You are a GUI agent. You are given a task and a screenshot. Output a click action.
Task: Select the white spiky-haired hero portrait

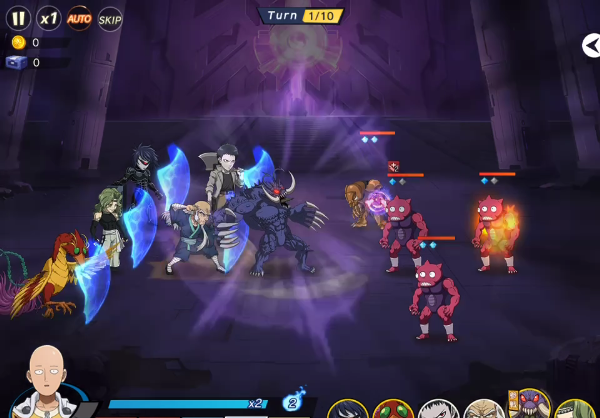[x=438, y=409]
